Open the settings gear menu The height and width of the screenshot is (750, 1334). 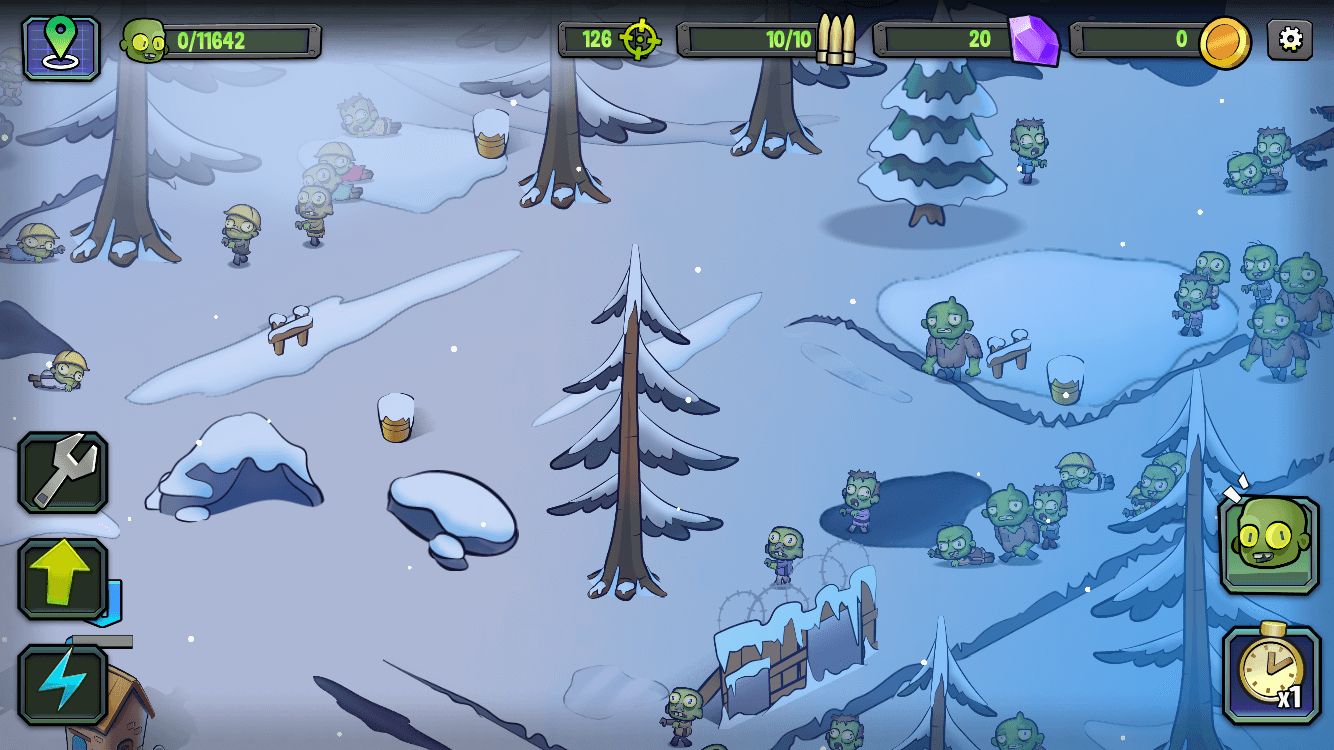[1290, 40]
